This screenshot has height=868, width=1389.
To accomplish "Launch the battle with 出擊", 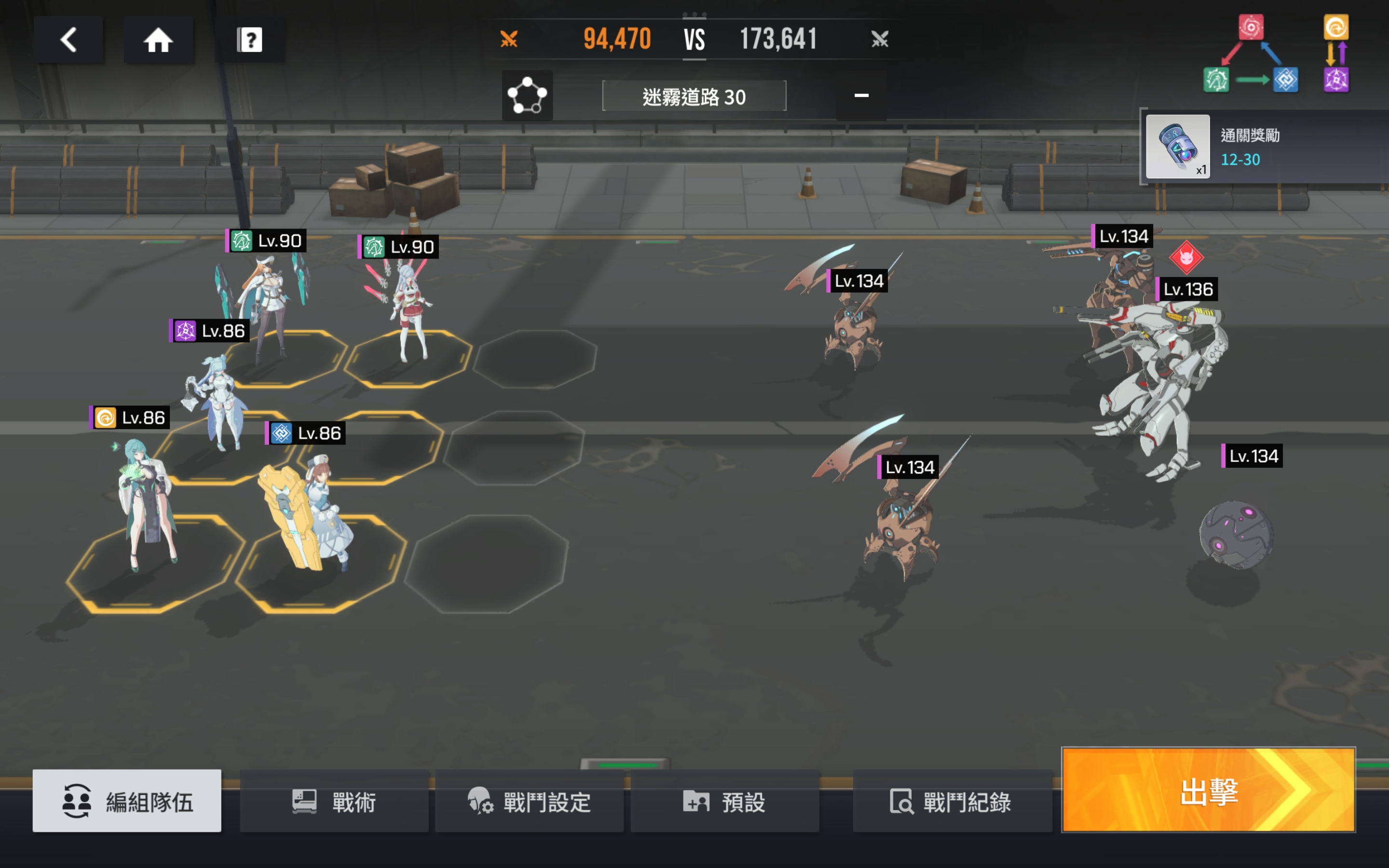I will [1208, 790].
